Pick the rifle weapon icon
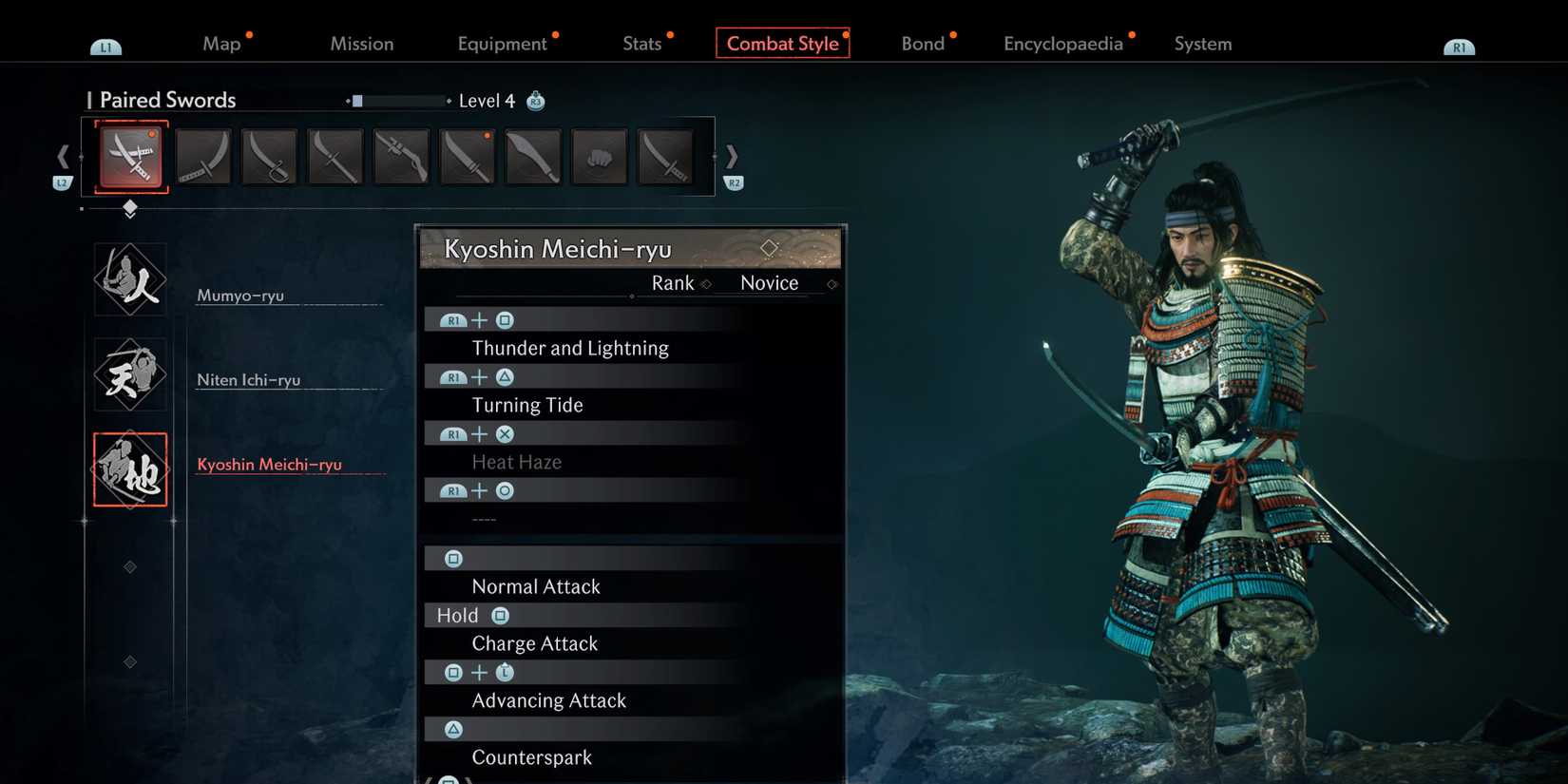The image size is (1568, 784). coord(400,156)
